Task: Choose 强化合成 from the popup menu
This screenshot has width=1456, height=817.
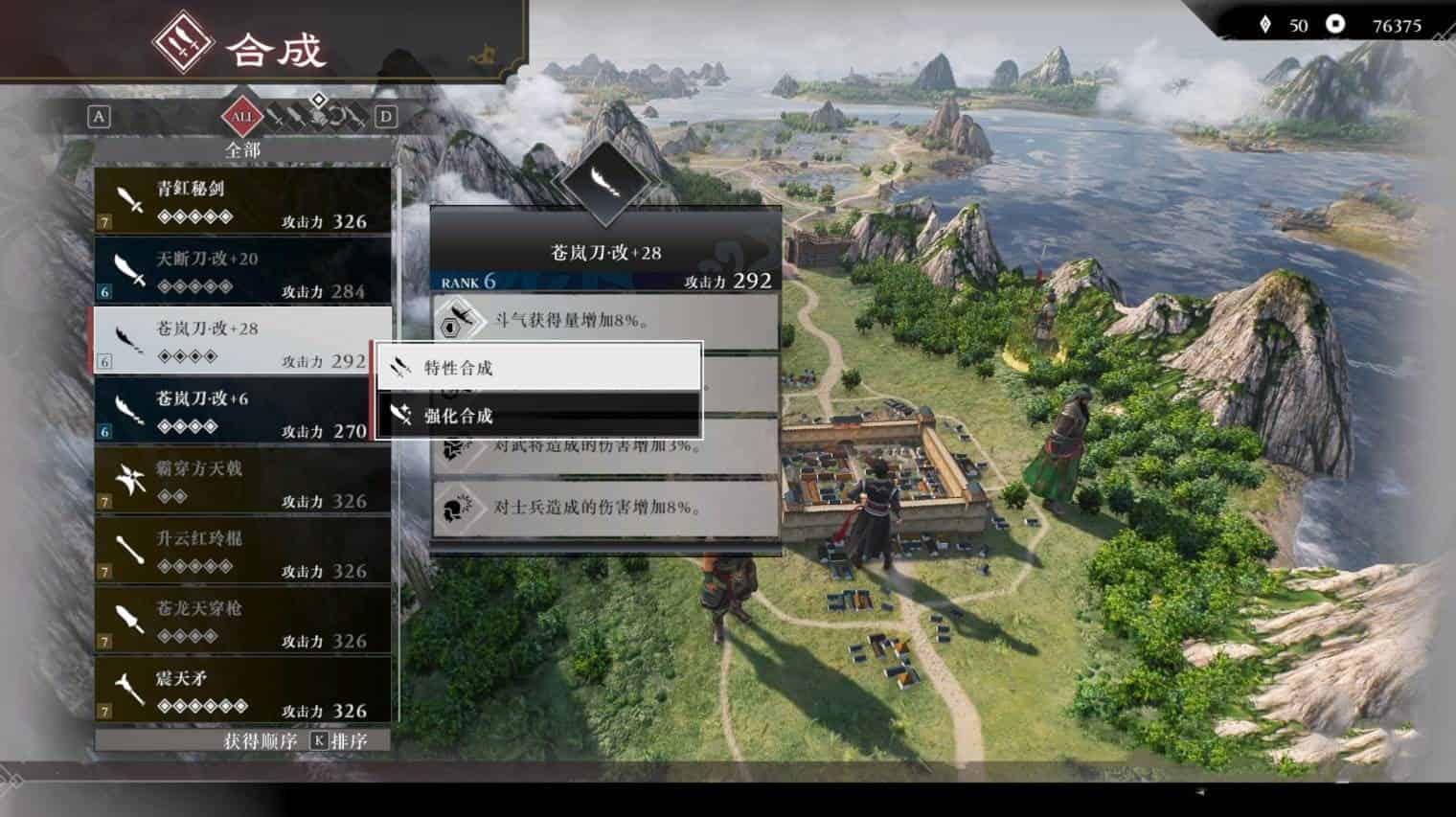Action: point(538,416)
